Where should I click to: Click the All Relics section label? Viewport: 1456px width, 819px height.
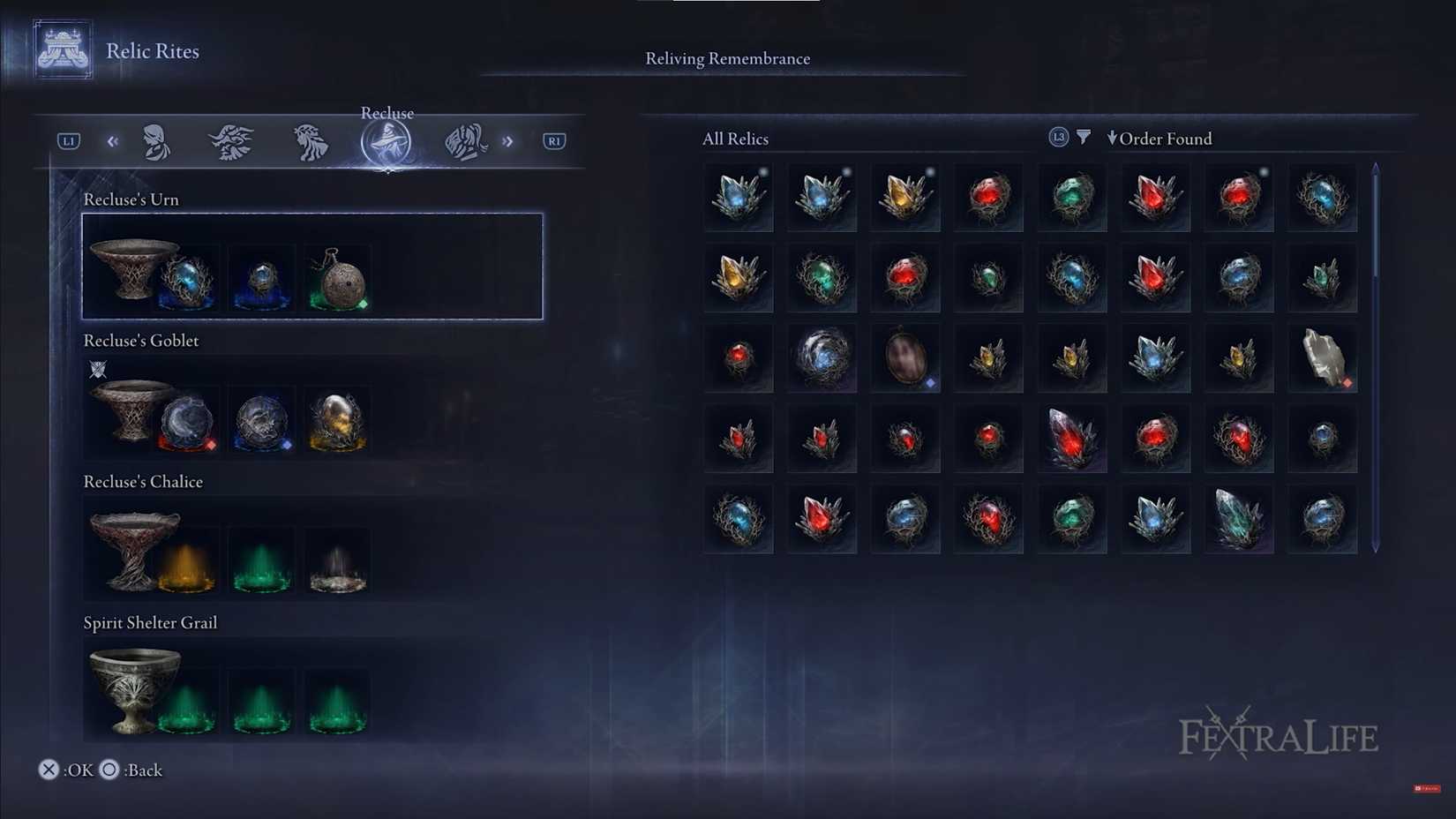[x=735, y=139]
